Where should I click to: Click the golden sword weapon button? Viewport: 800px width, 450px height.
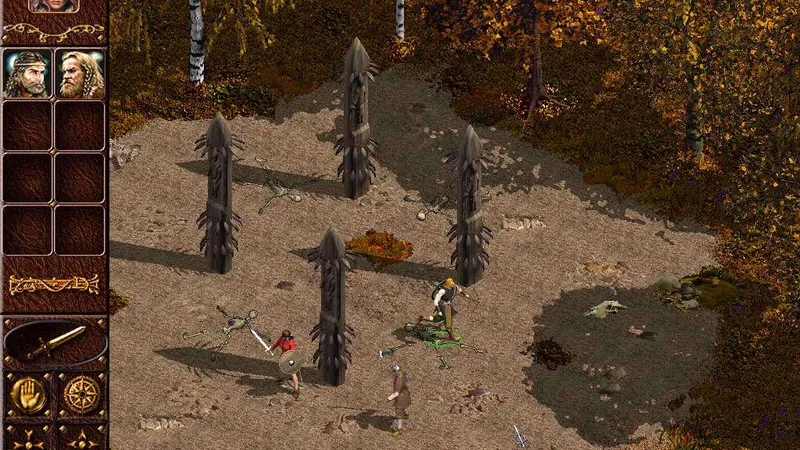coord(54,344)
